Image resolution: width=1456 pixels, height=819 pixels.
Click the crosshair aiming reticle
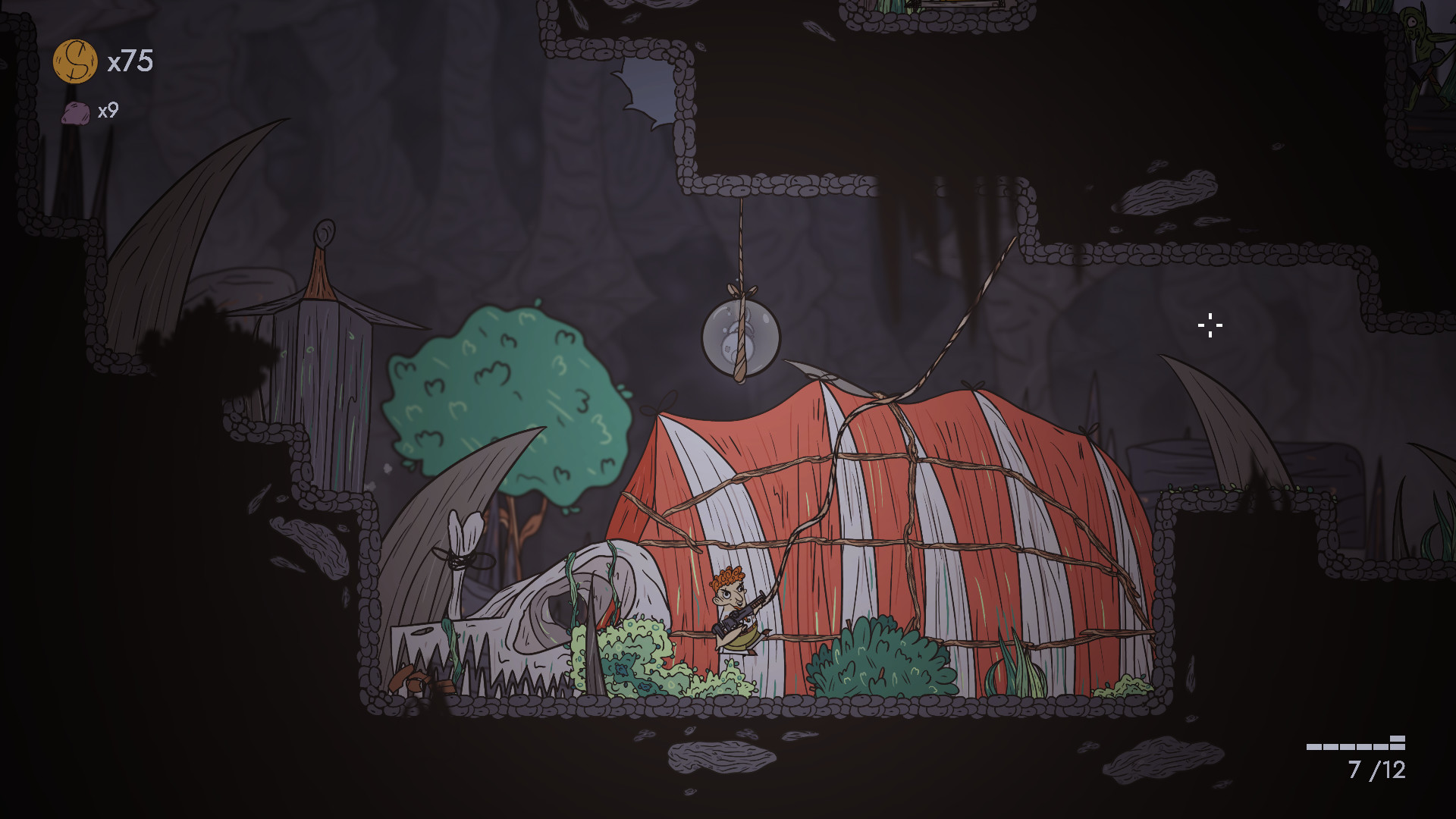coord(1210,325)
